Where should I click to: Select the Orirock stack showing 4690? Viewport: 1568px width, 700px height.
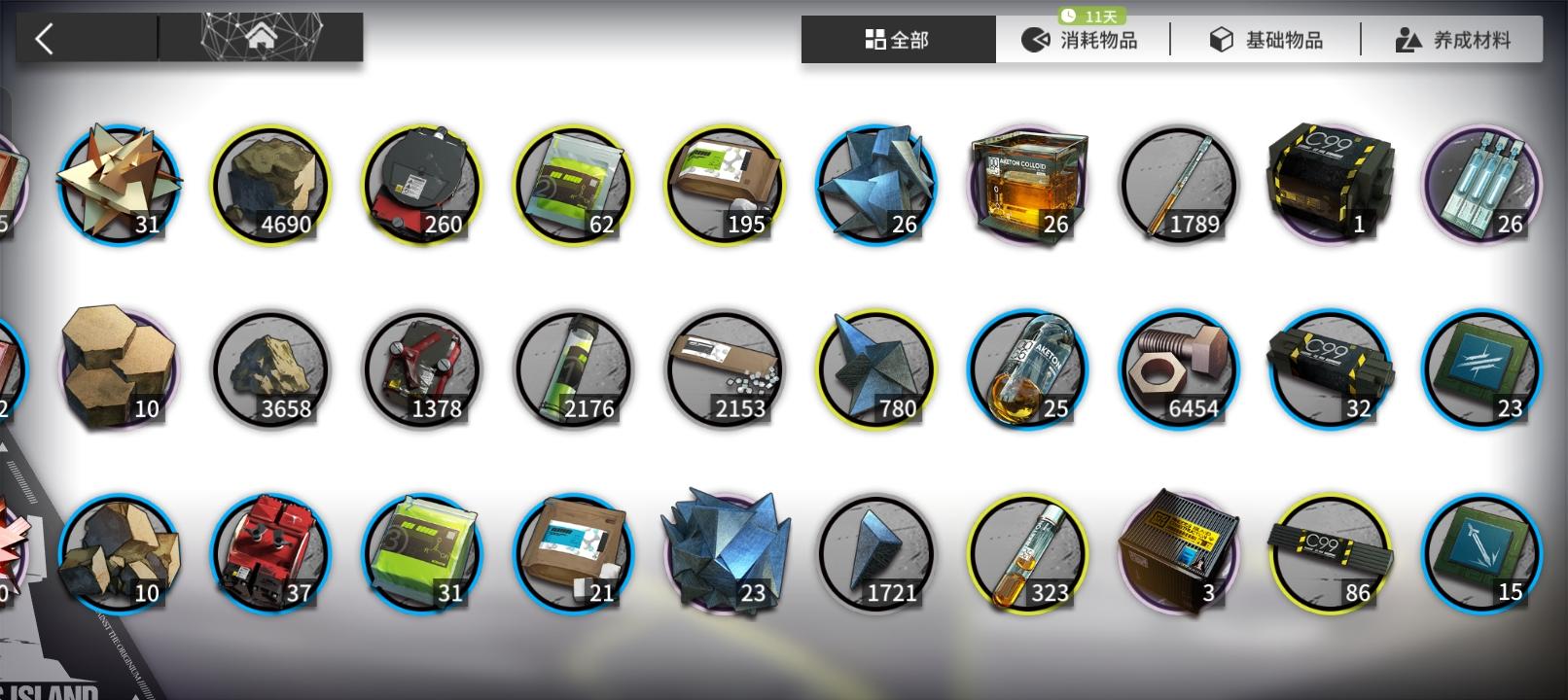(269, 183)
